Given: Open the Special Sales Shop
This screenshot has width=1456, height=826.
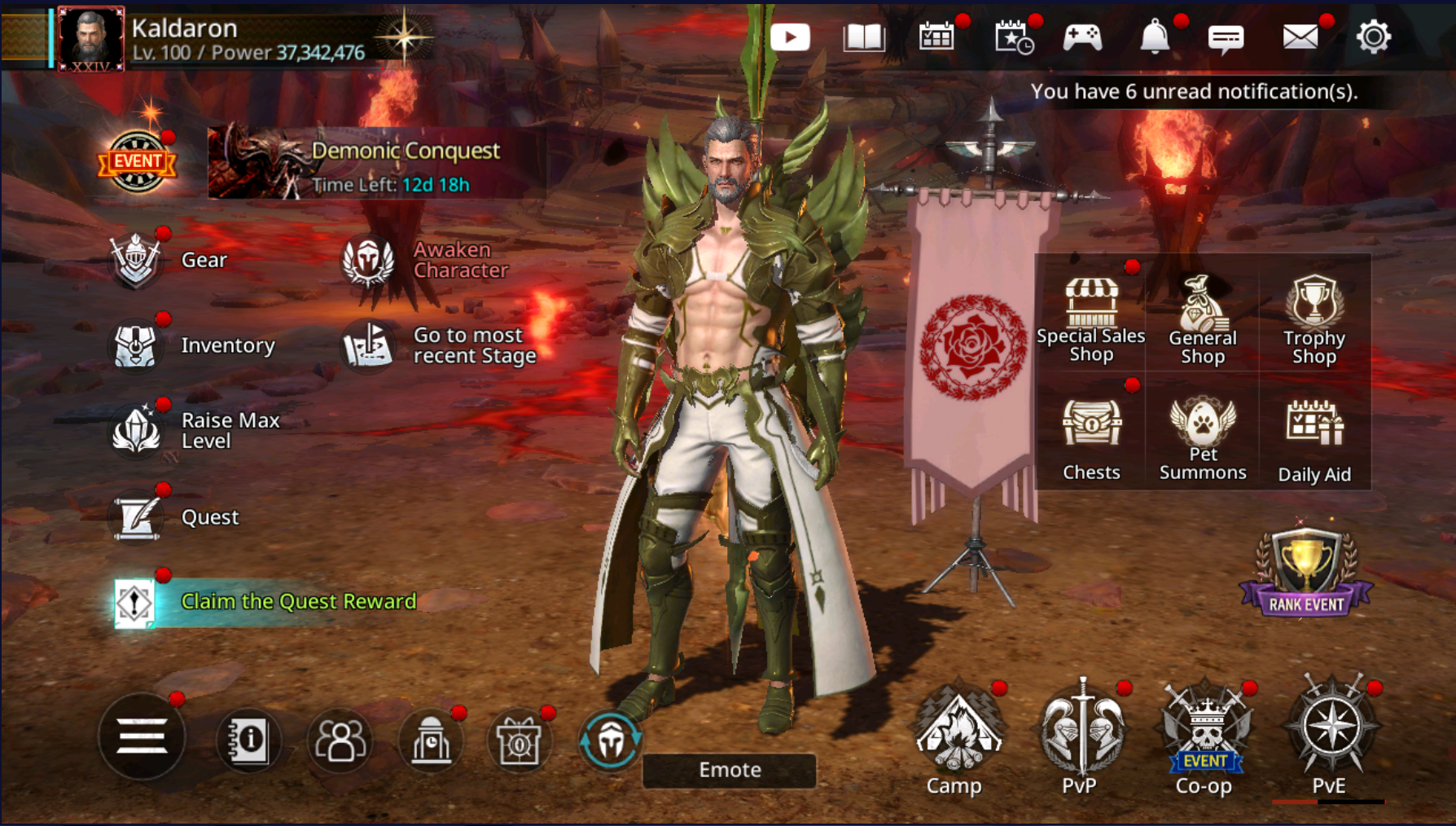Looking at the screenshot, I should [1090, 318].
